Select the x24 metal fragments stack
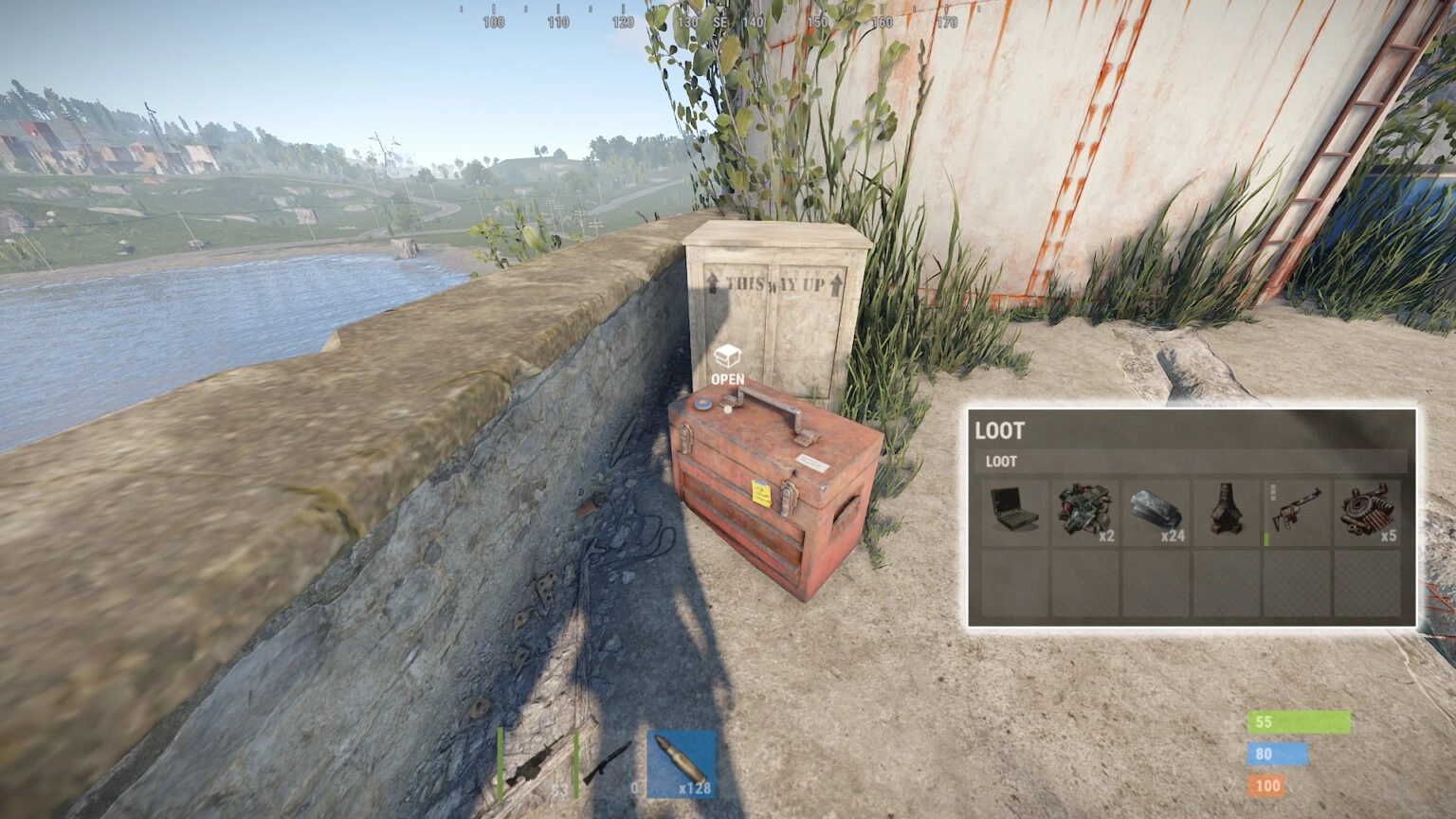The image size is (1456, 819). coord(1156,510)
